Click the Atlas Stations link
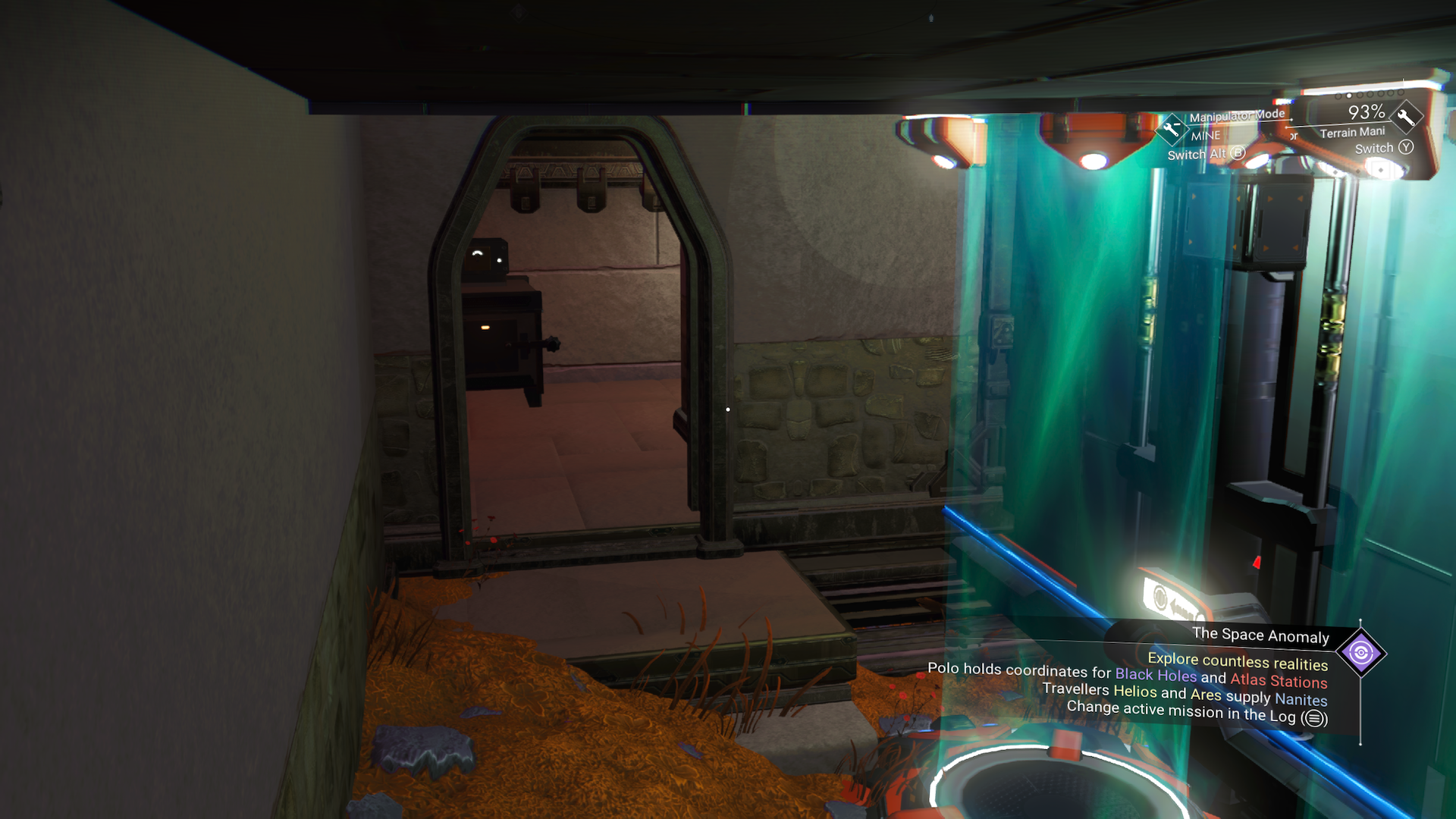 pos(1279,681)
